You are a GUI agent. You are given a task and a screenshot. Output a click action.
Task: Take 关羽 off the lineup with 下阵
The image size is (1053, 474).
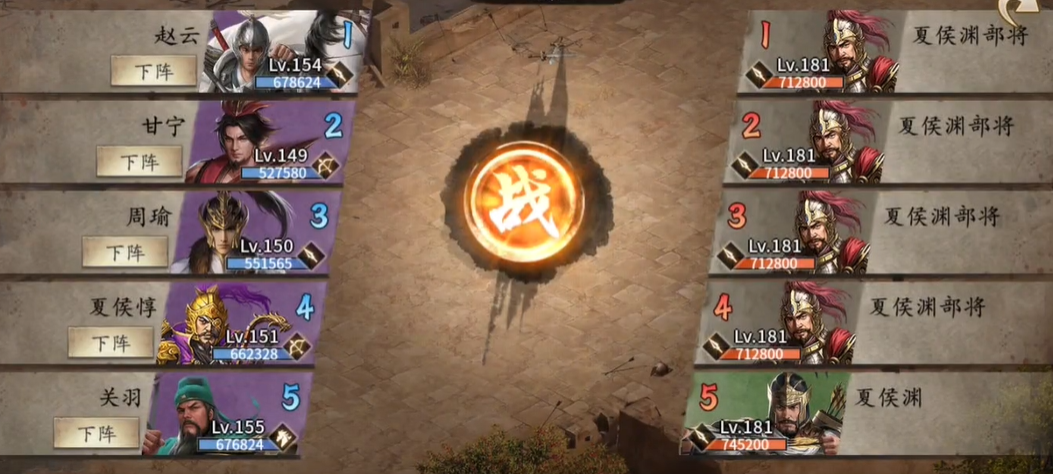[x=97, y=432]
